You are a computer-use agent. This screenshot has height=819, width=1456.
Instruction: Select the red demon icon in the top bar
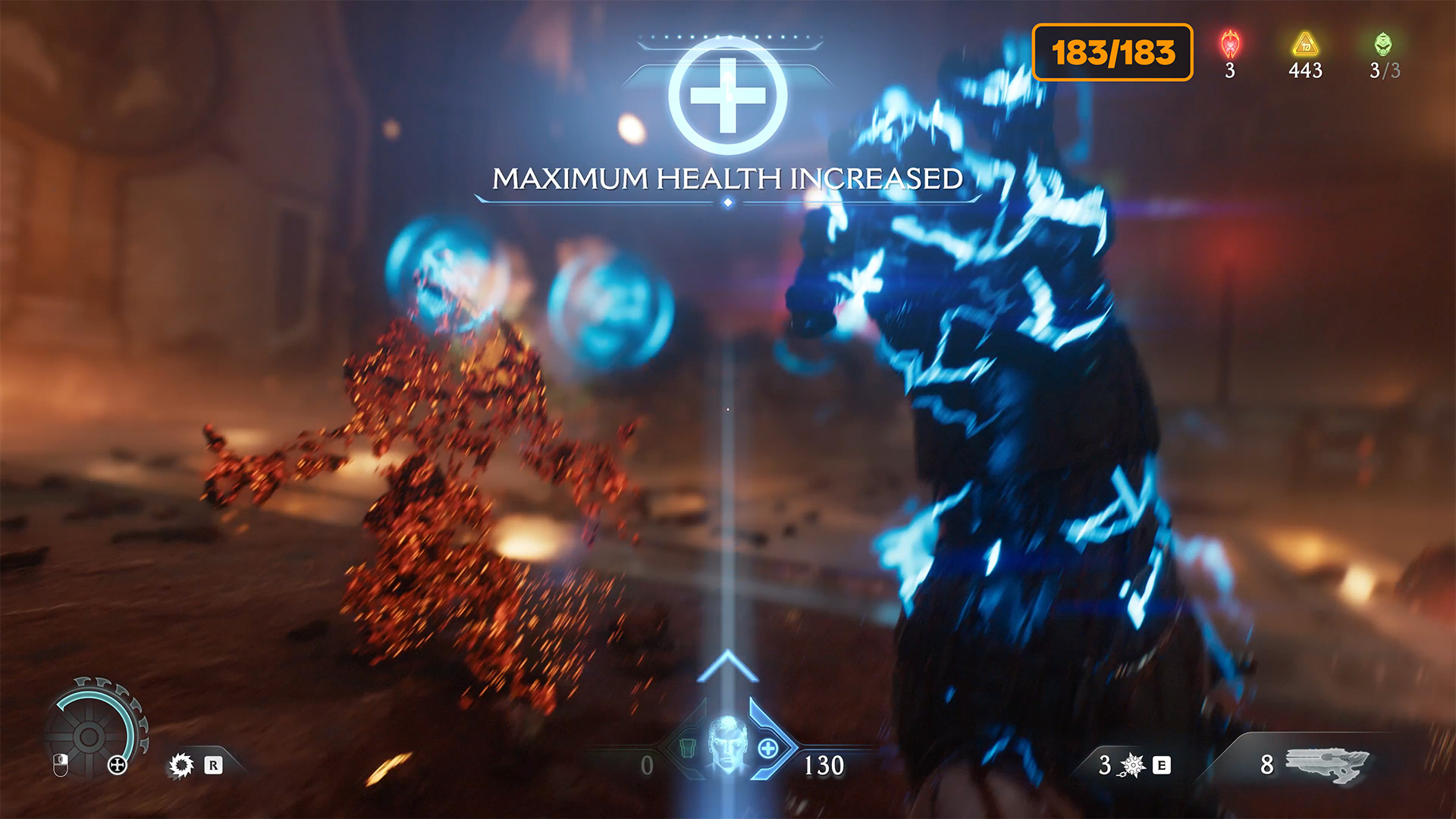coord(1230,45)
